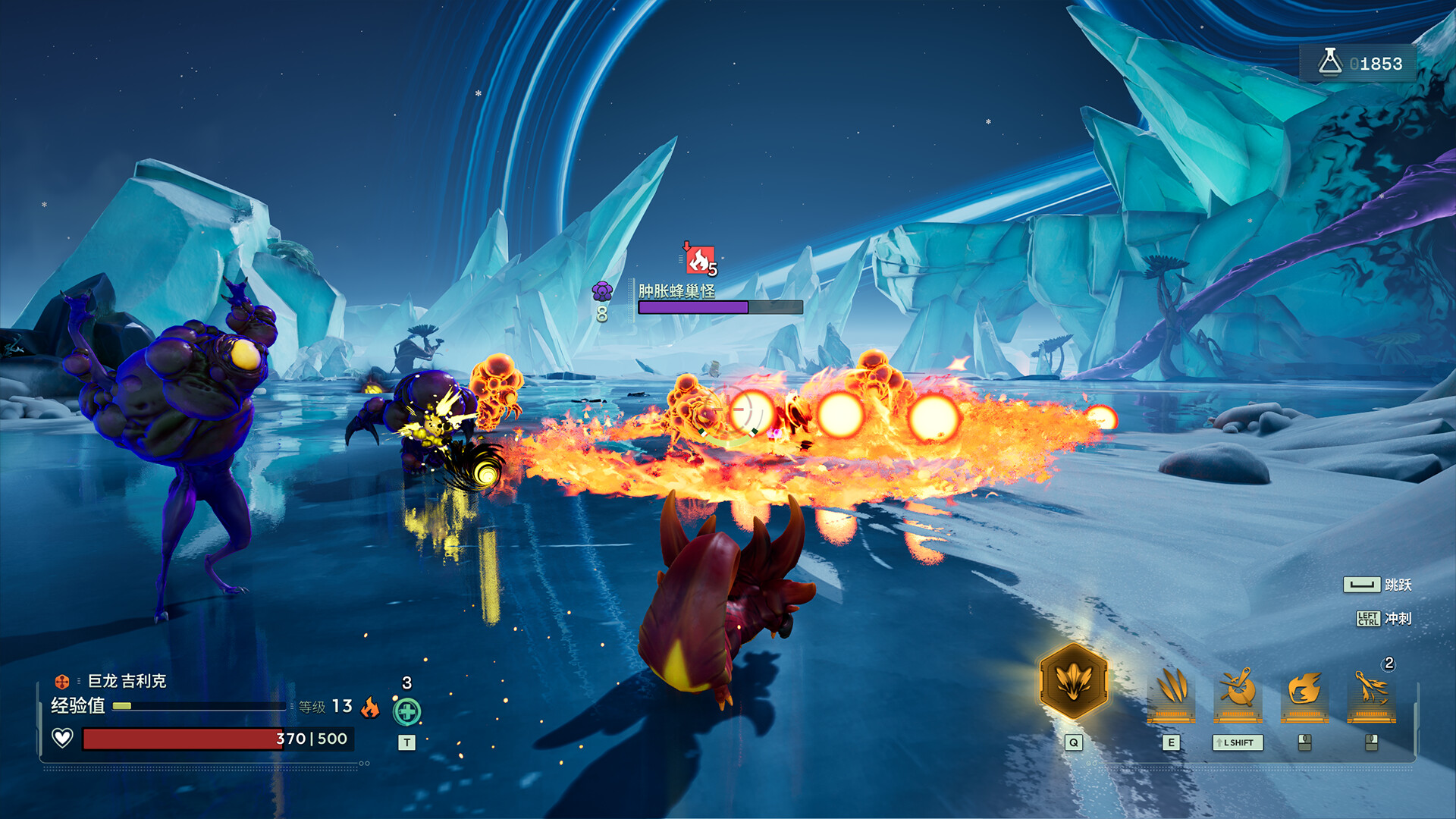
Task: Select the burning status icon above 肿胀蜂巢怪
Action: pyautogui.click(x=700, y=260)
